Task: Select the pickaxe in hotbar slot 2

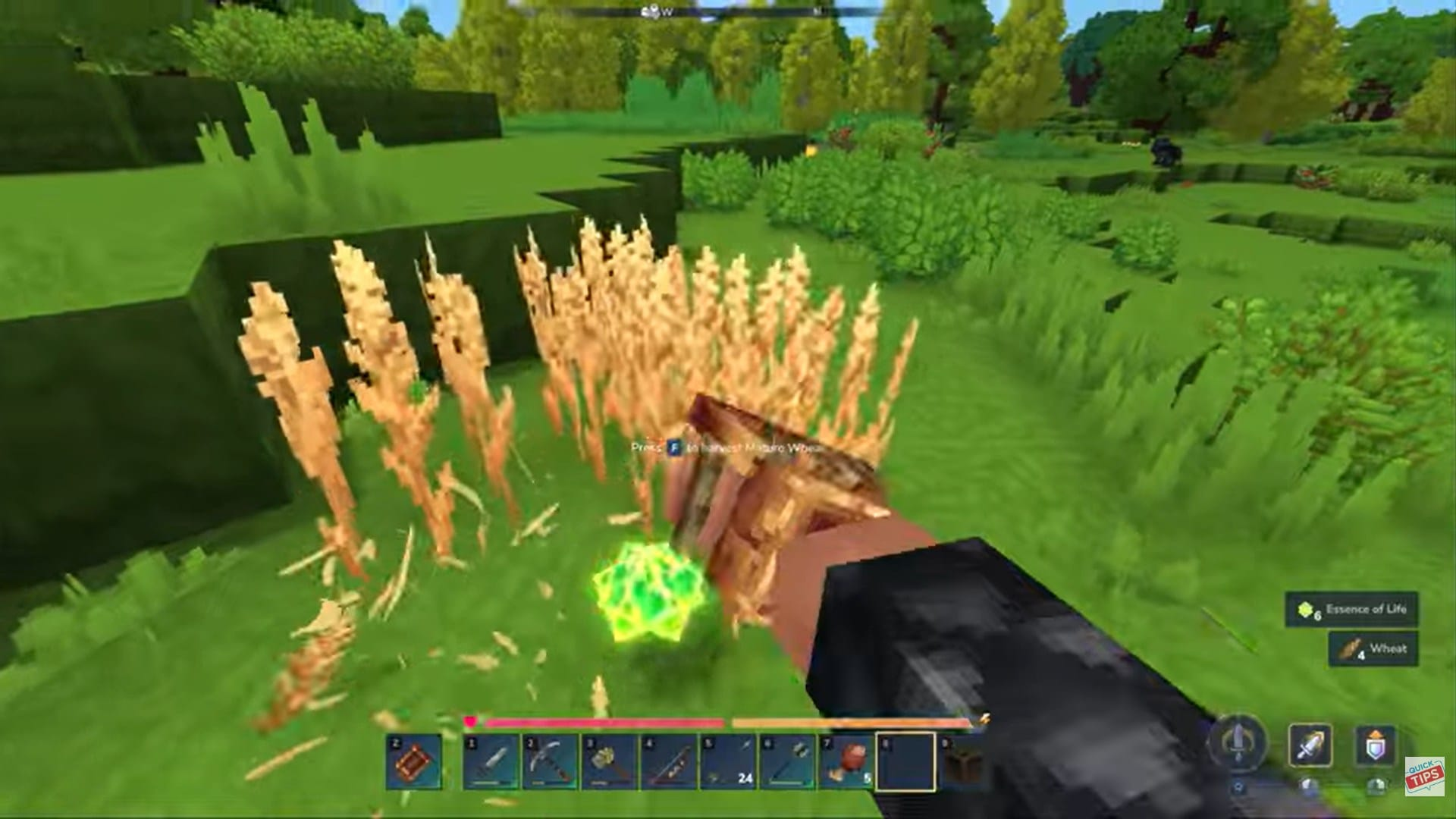Action: pyautogui.click(x=550, y=761)
